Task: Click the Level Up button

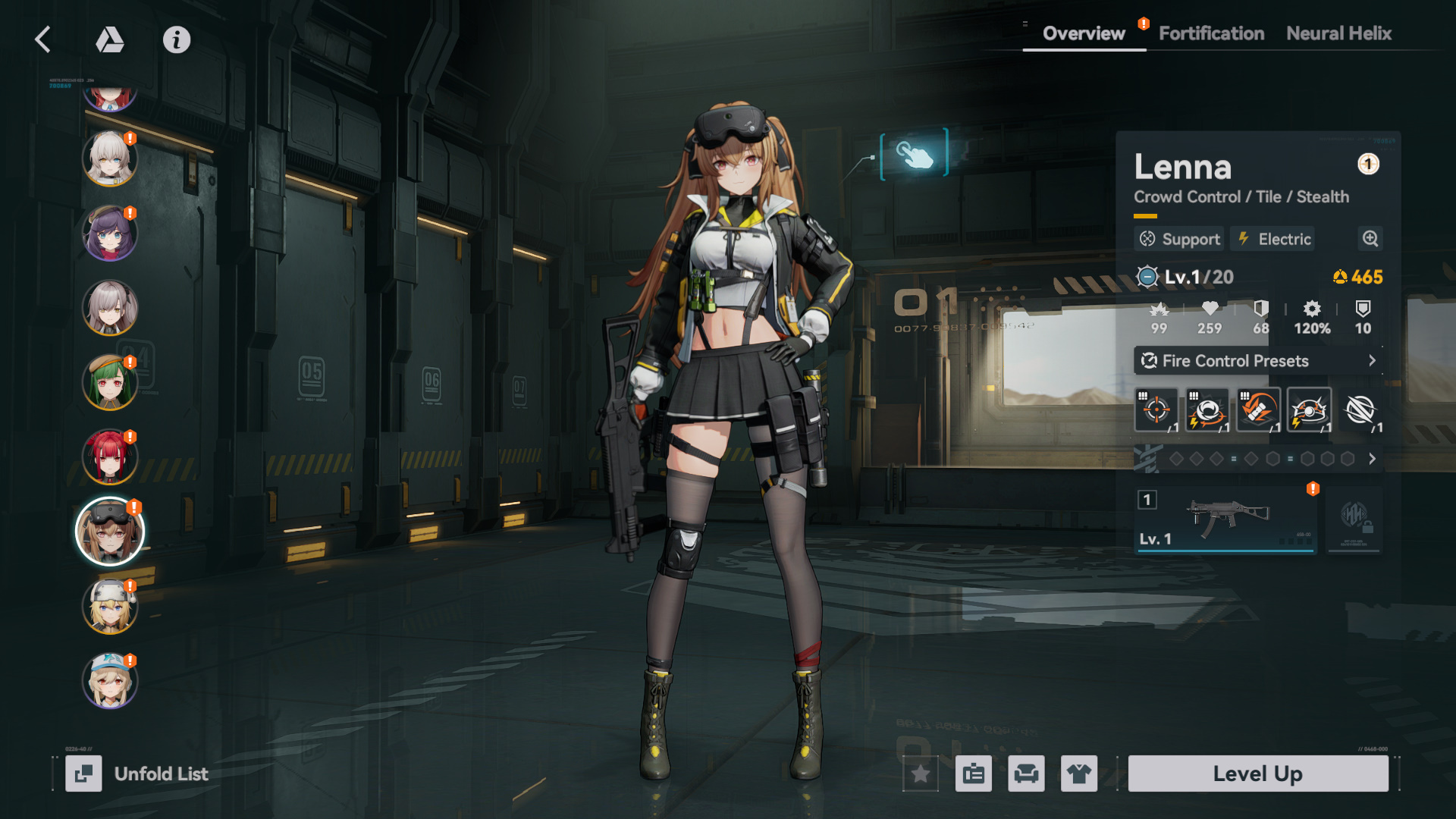Action: [x=1257, y=773]
